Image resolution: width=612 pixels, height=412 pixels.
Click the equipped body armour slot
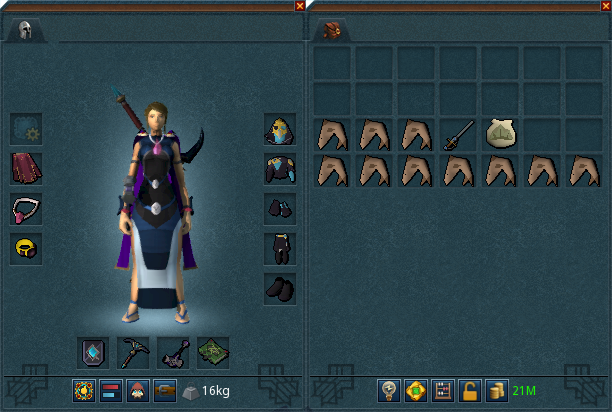point(279,169)
